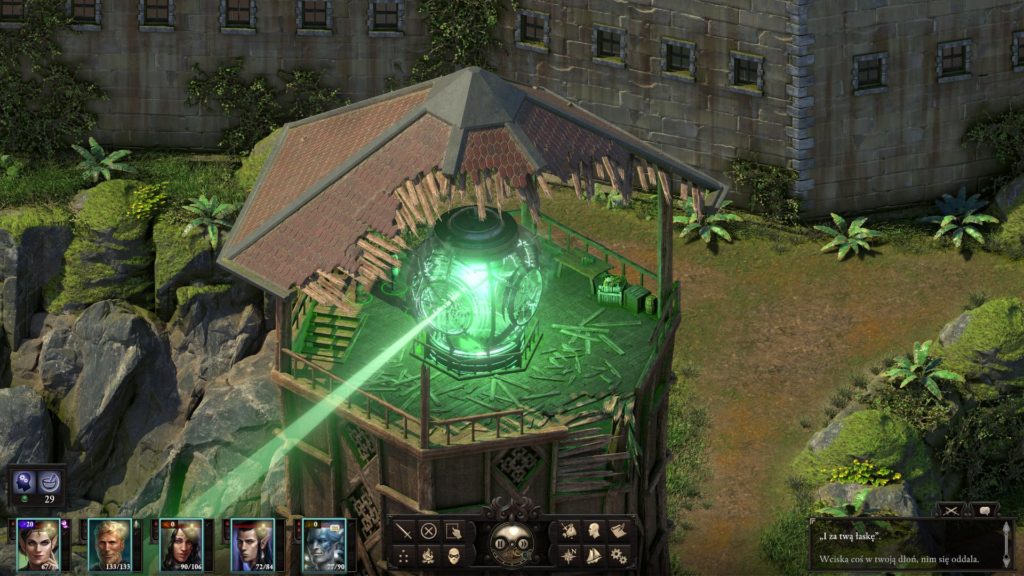
Task: Select the purple-haired elf portrait
Action: (x=252, y=545)
